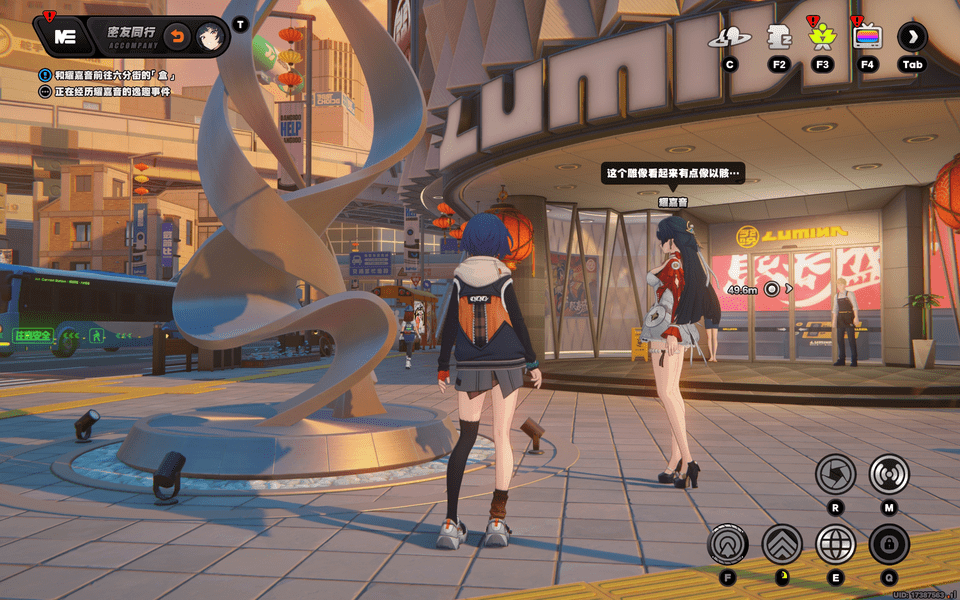The height and width of the screenshot is (600, 960).
Task: Open the globe icon button
Action: click(835, 545)
